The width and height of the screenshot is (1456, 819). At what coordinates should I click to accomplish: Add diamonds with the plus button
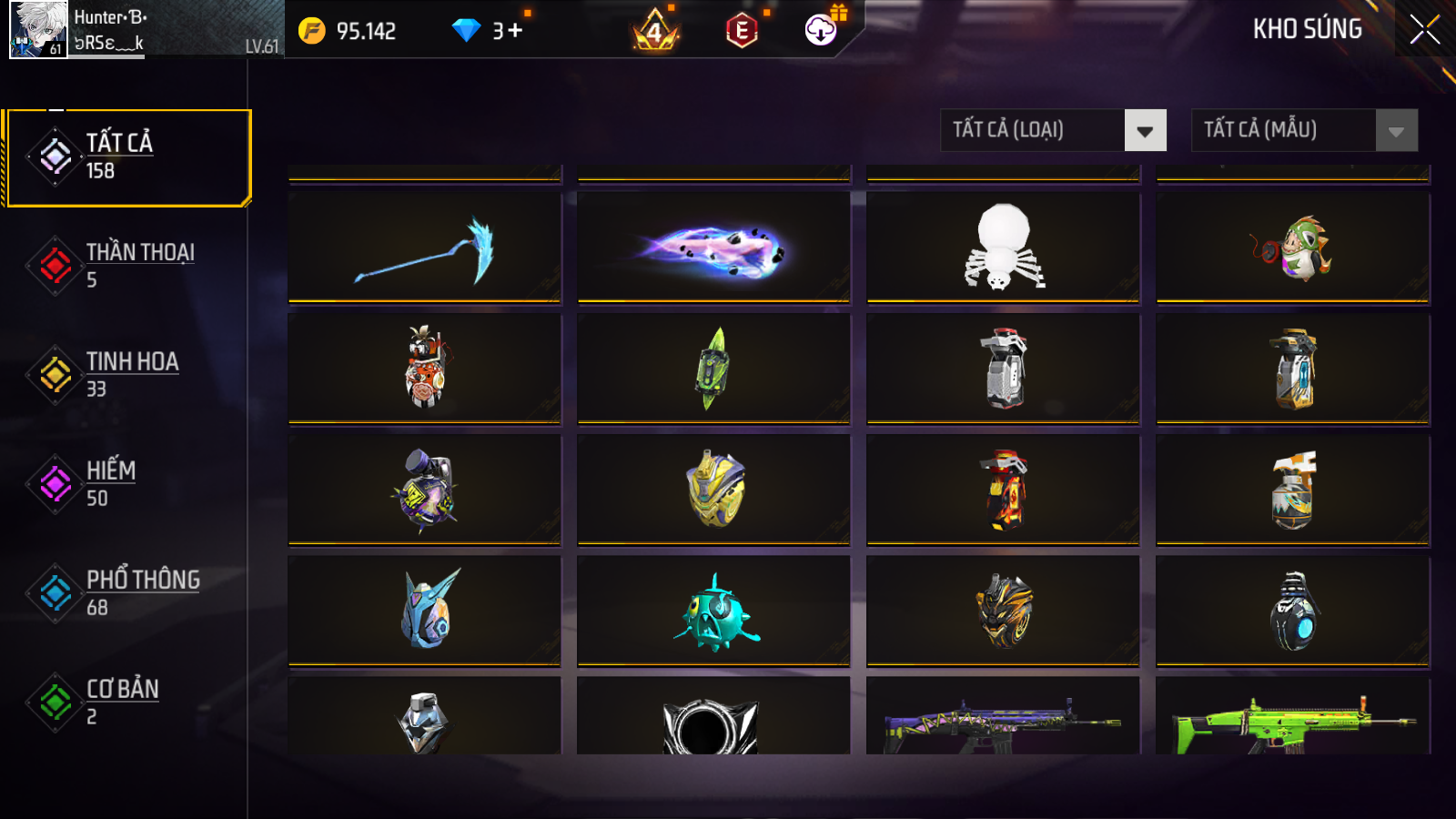515,31
